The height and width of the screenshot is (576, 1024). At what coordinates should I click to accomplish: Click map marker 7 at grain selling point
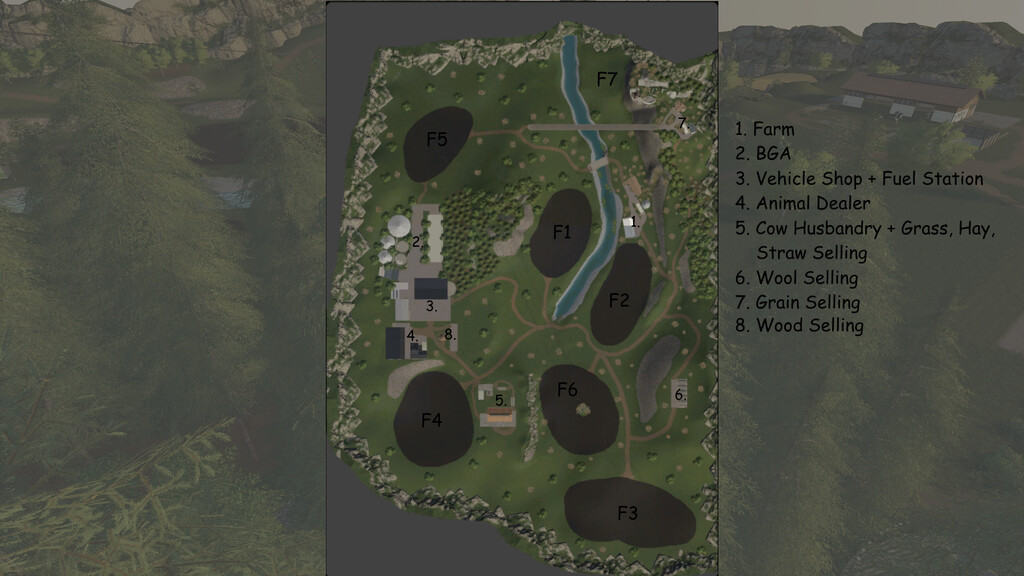pyautogui.click(x=682, y=123)
